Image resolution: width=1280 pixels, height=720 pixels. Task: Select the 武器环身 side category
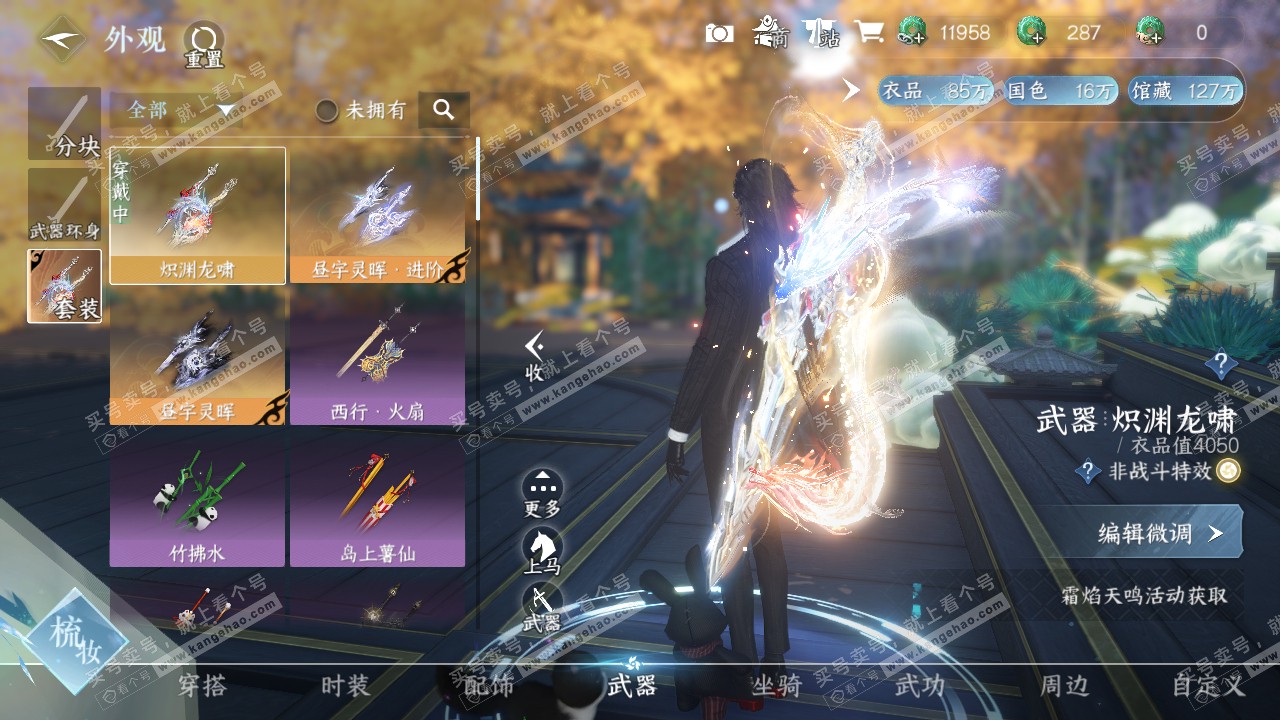[65, 206]
